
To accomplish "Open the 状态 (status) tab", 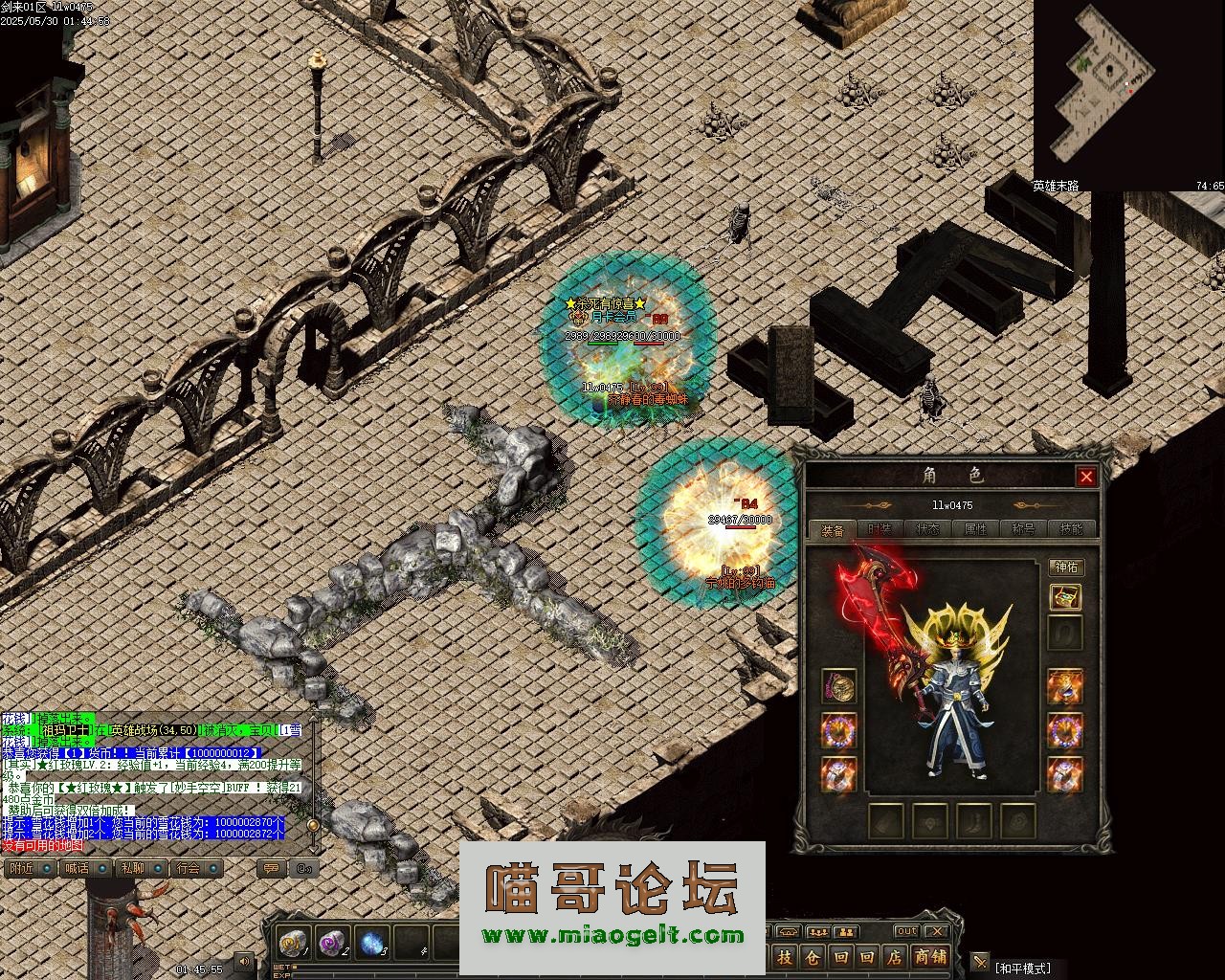I will click(927, 529).
